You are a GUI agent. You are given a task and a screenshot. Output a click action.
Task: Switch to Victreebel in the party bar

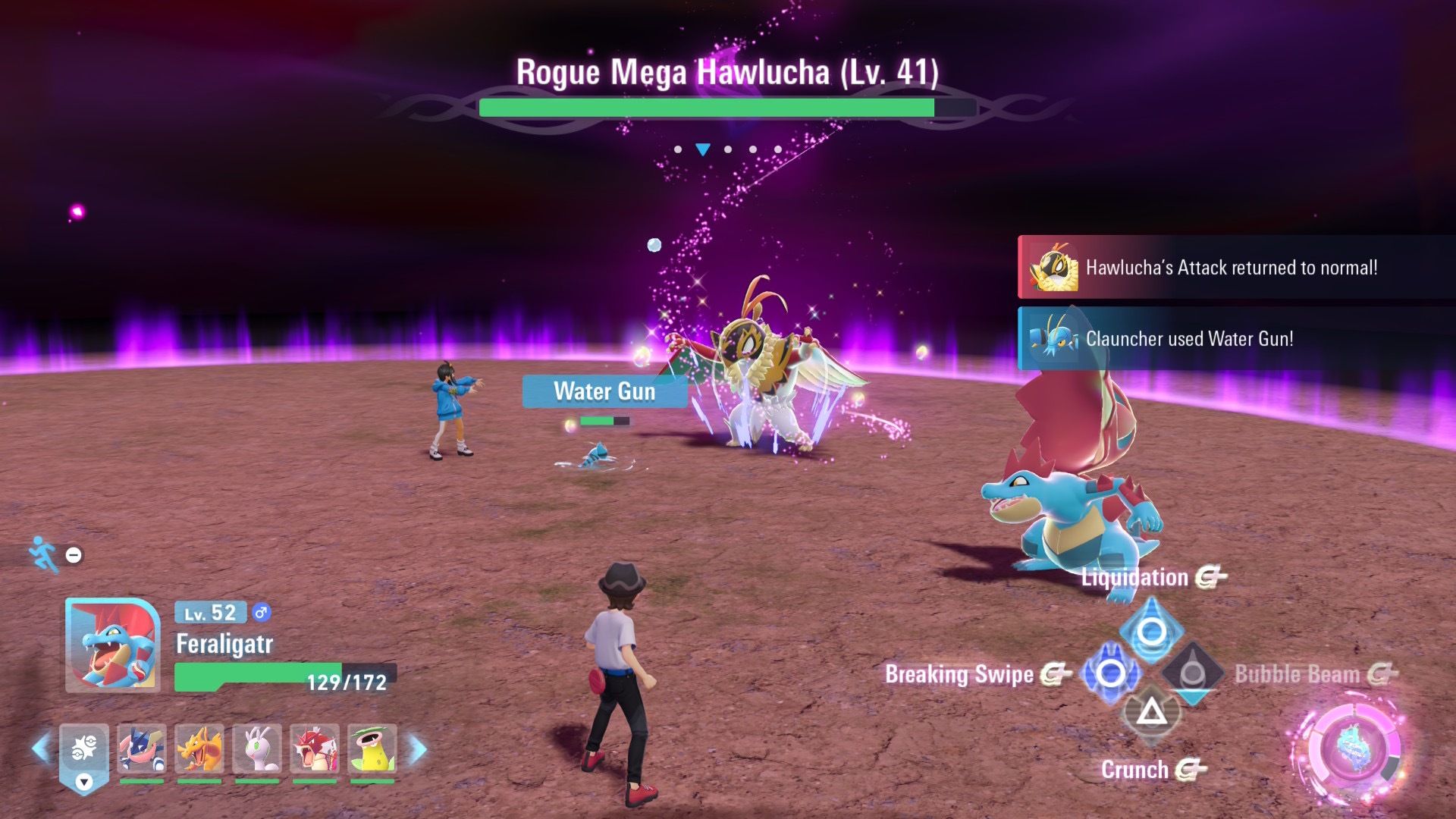372,748
